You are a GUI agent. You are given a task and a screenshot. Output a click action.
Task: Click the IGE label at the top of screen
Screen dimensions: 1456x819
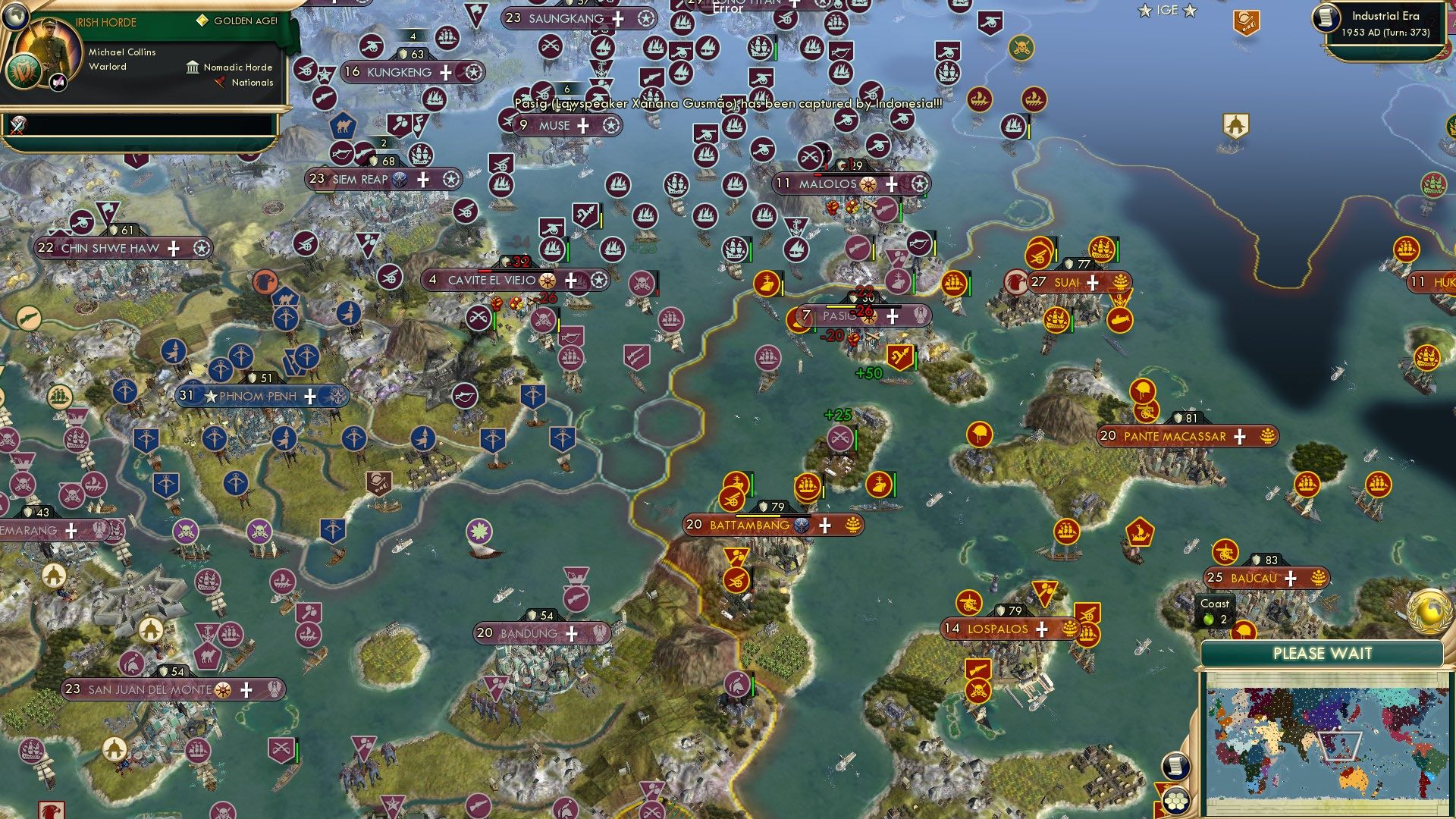click(1167, 10)
